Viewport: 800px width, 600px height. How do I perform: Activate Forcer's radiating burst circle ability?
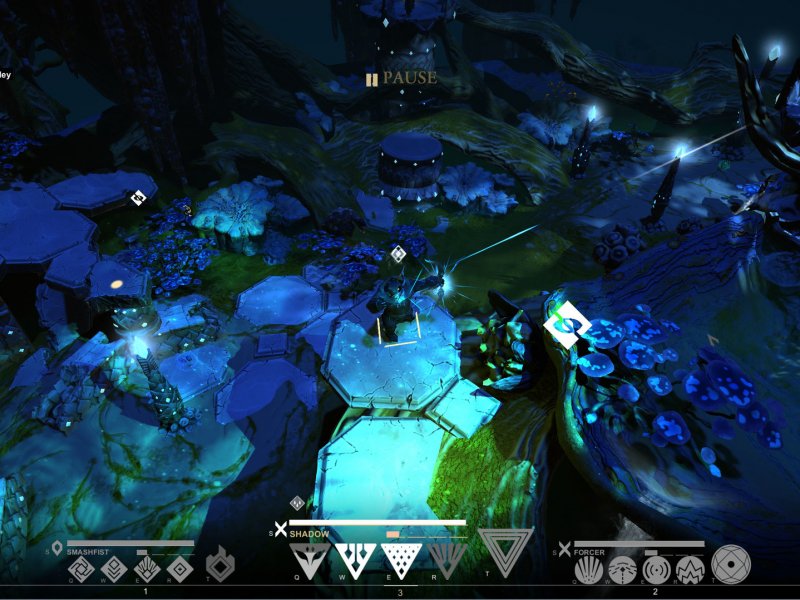(589, 570)
